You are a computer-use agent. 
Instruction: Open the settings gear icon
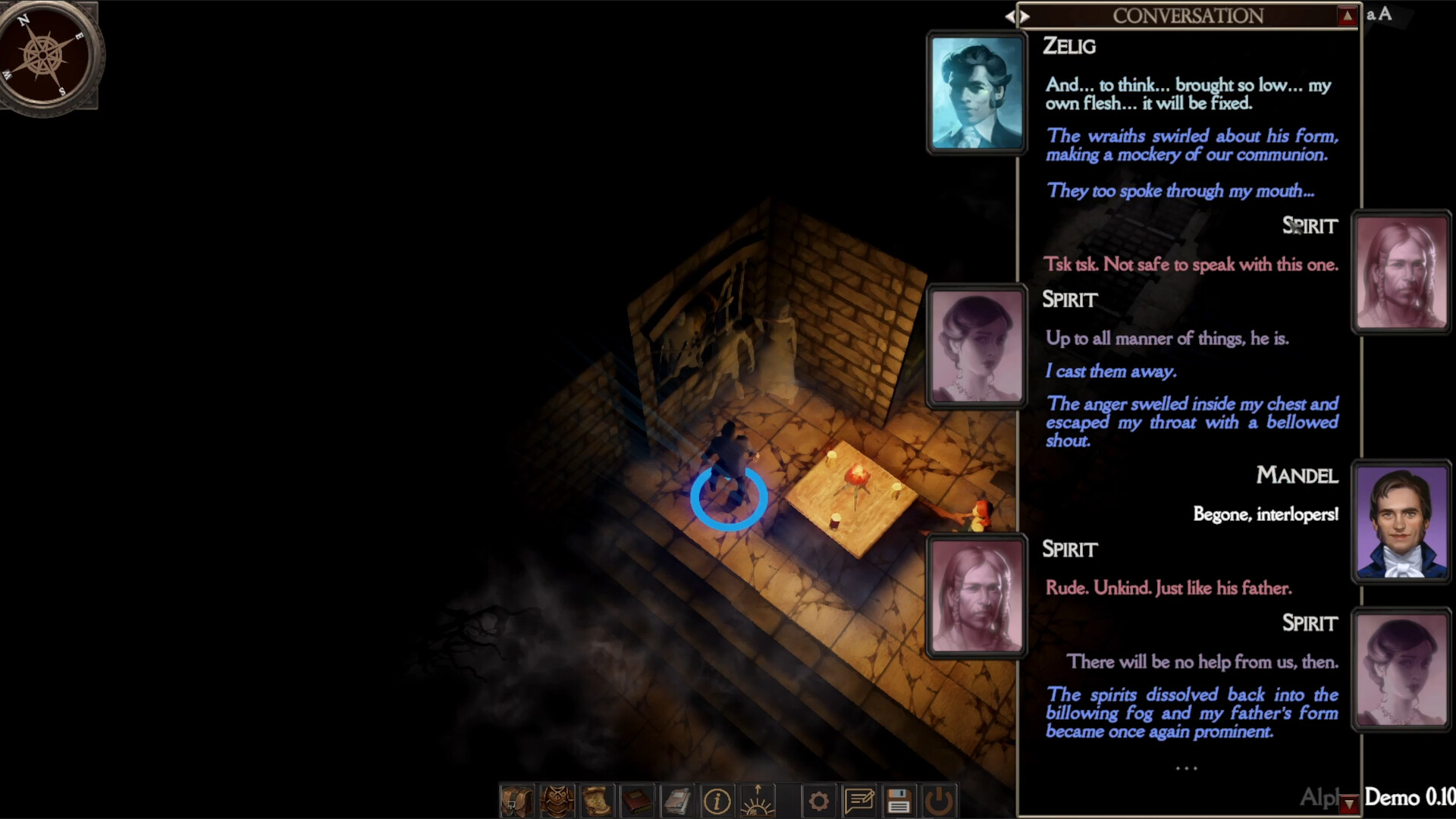(819, 800)
